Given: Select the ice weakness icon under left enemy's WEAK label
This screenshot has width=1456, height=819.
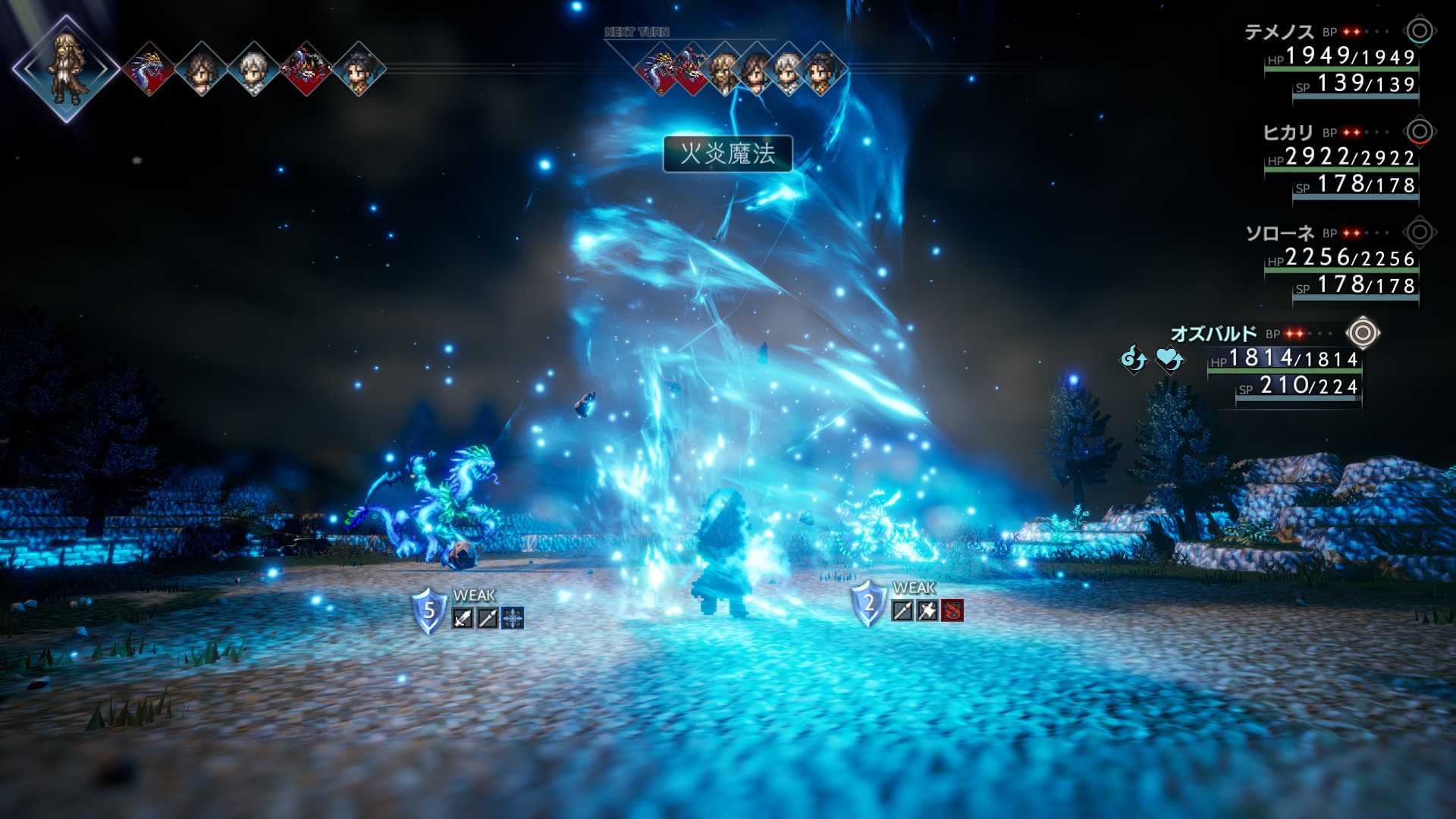Looking at the screenshot, I should 511,618.
